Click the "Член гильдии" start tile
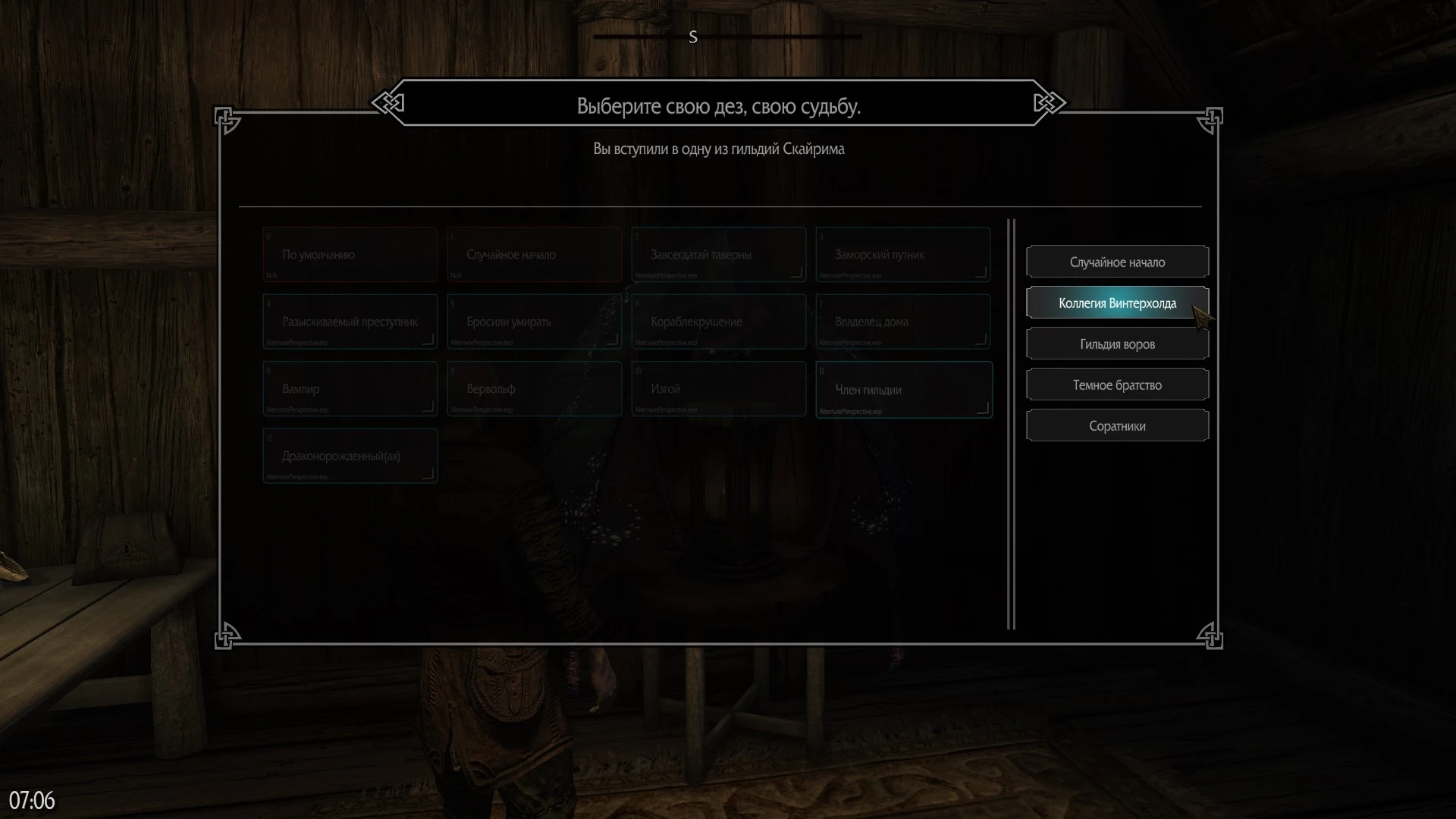The height and width of the screenshot is (819, 1456). pyautogui.click(x=903, y=390)
